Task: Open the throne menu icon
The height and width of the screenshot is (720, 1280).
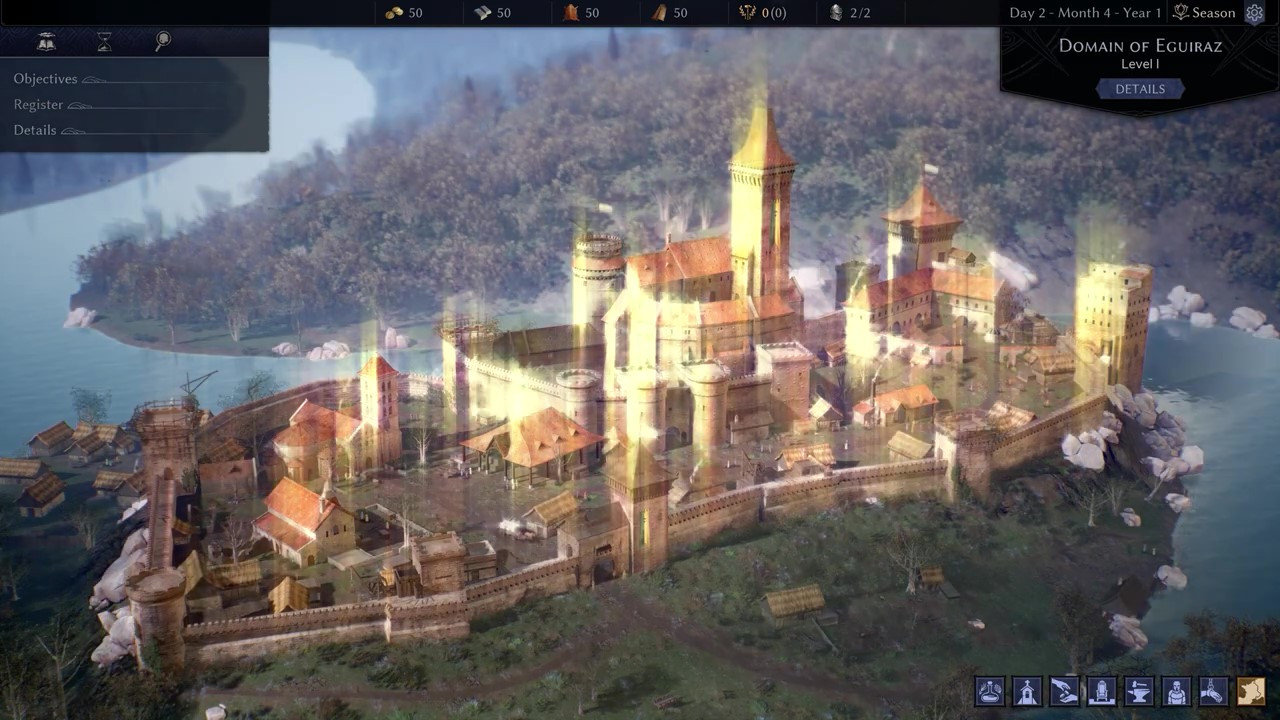Action: click(x=1101, y=691)
